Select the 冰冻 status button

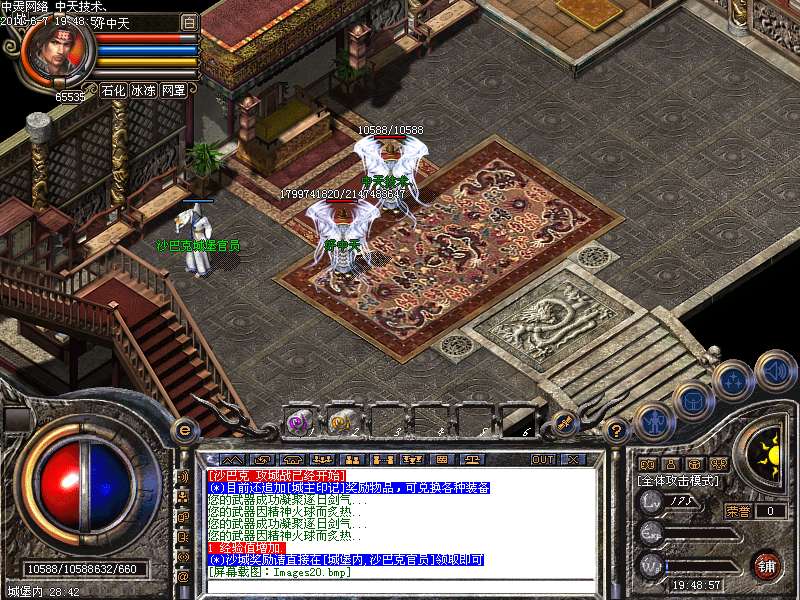143,90
